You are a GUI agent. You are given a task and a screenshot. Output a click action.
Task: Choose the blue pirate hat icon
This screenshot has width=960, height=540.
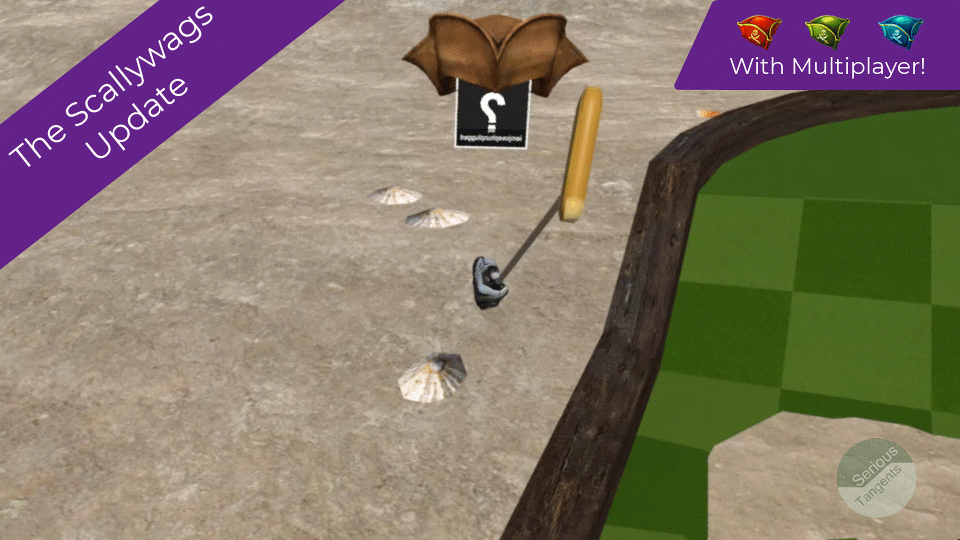[x=897, y=33]
